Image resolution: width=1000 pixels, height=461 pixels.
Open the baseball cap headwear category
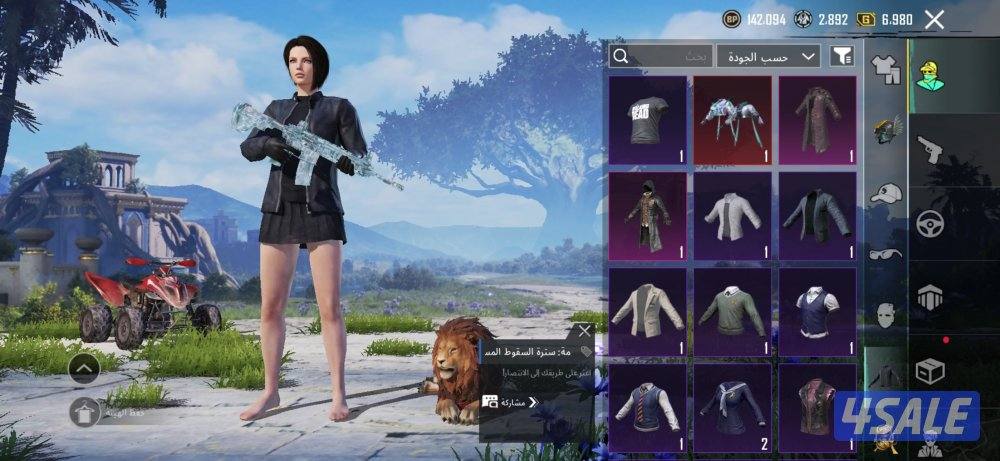885,193
